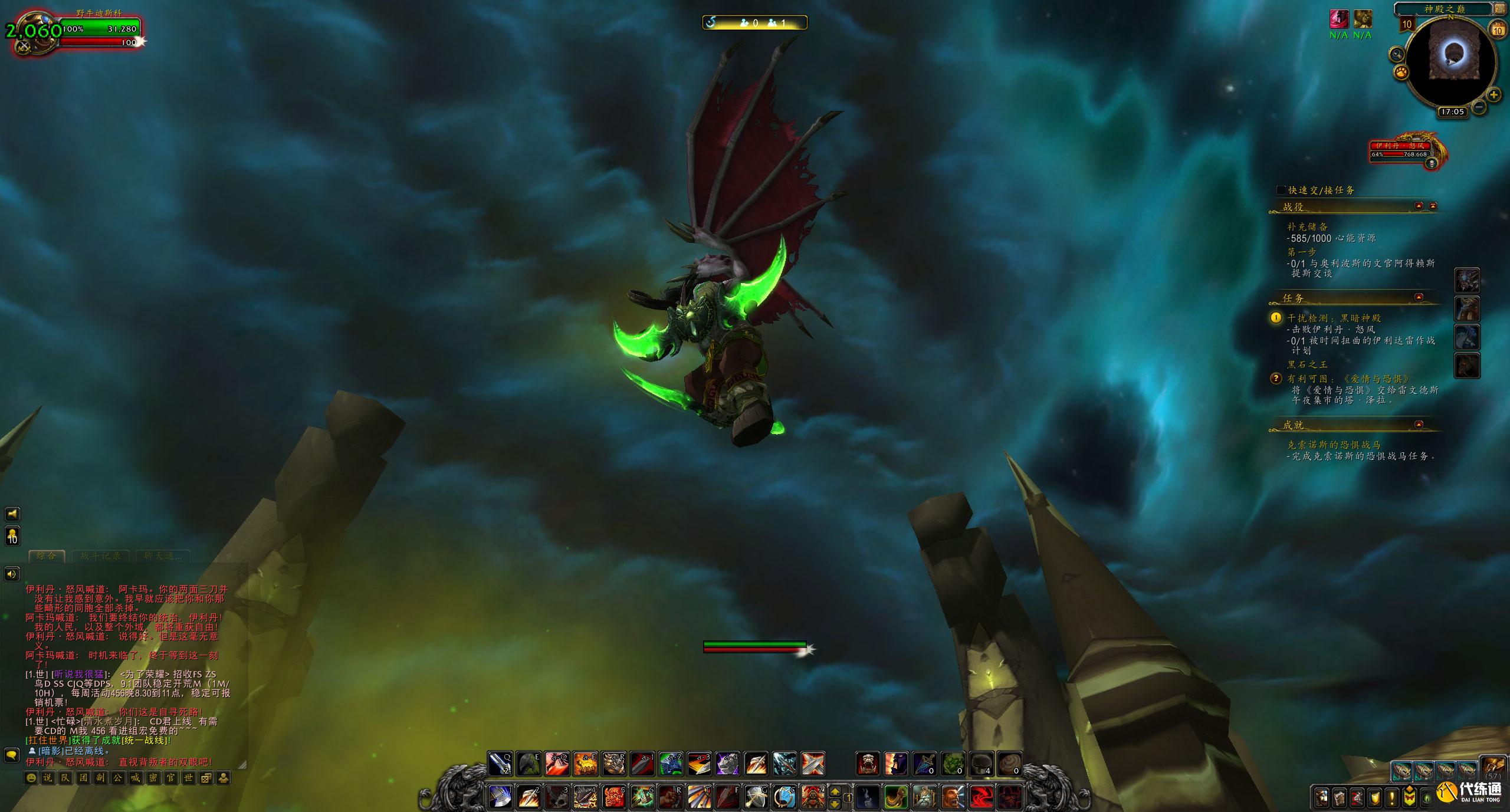Tick the 快速交/接任务 checkbox
This screenshot has height=812, width=1510.
coord(1281,190)
